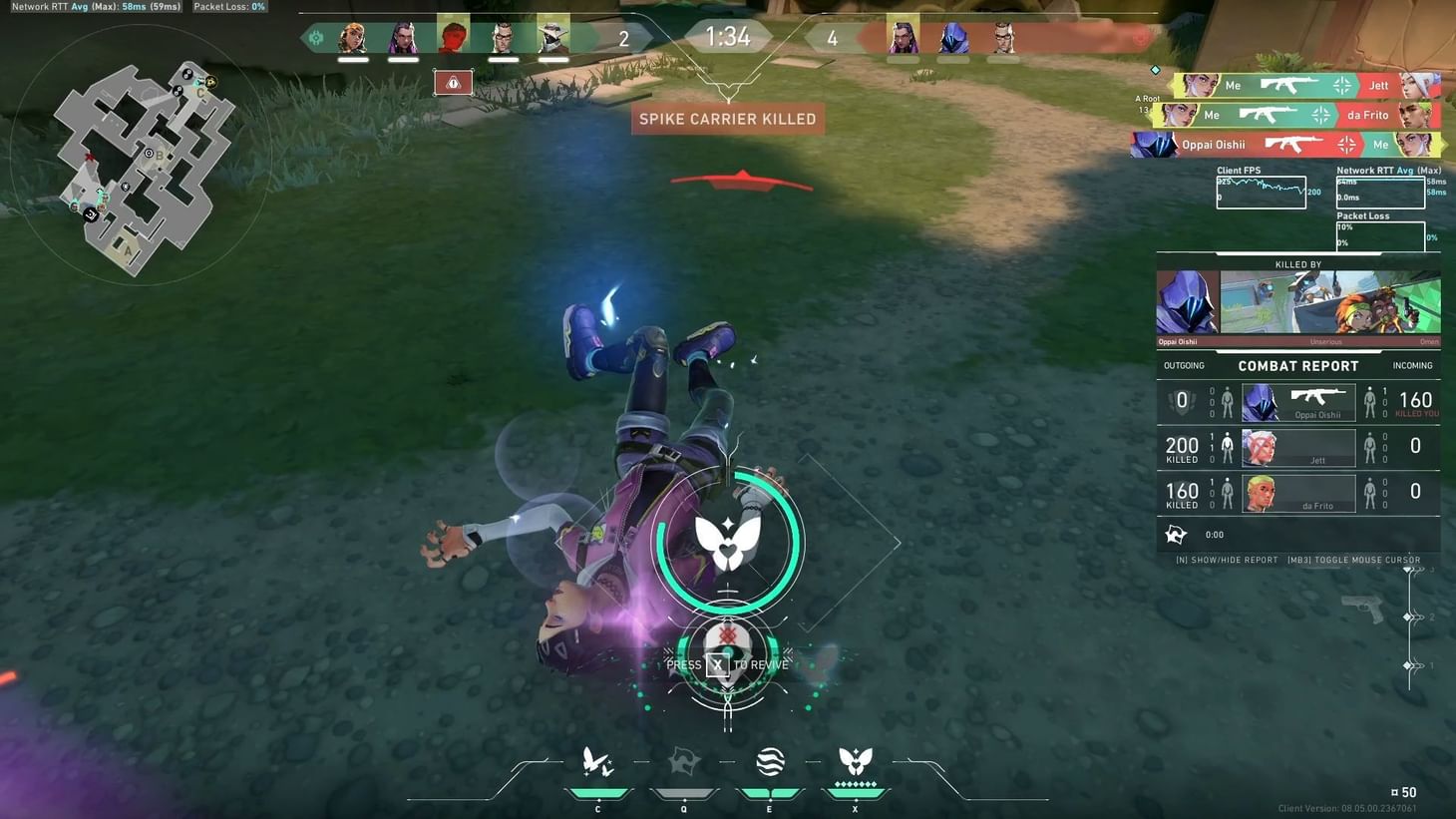This screenshot has width=1456, height=819.
Task: Toggle SHOW/HIDE REPORT with N indicator
Action: tap(1227, 560)
